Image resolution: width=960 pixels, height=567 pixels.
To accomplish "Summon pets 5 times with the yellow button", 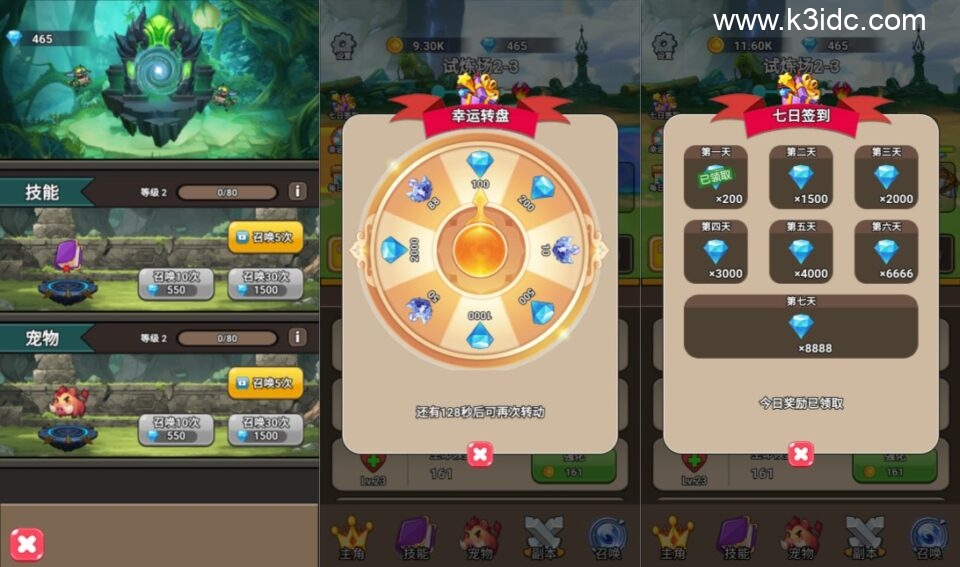I will [265, 382].
